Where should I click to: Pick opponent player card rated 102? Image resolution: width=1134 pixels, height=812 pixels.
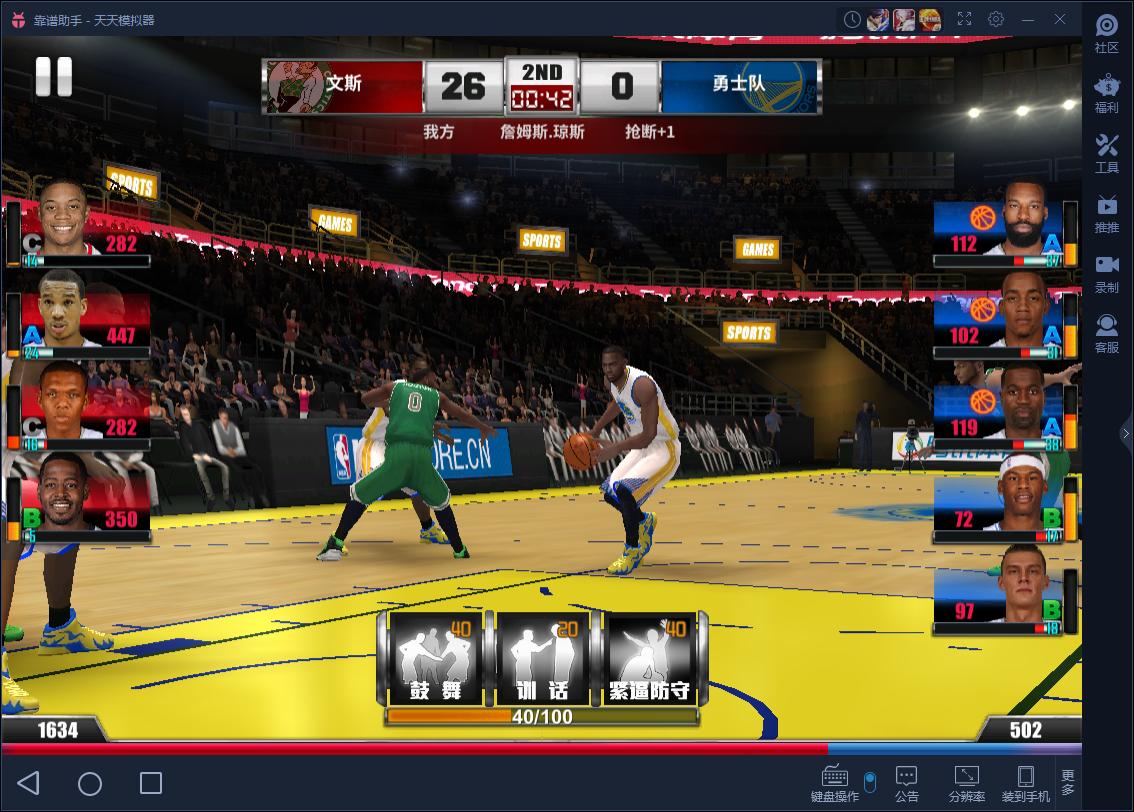tap(997, 321)
